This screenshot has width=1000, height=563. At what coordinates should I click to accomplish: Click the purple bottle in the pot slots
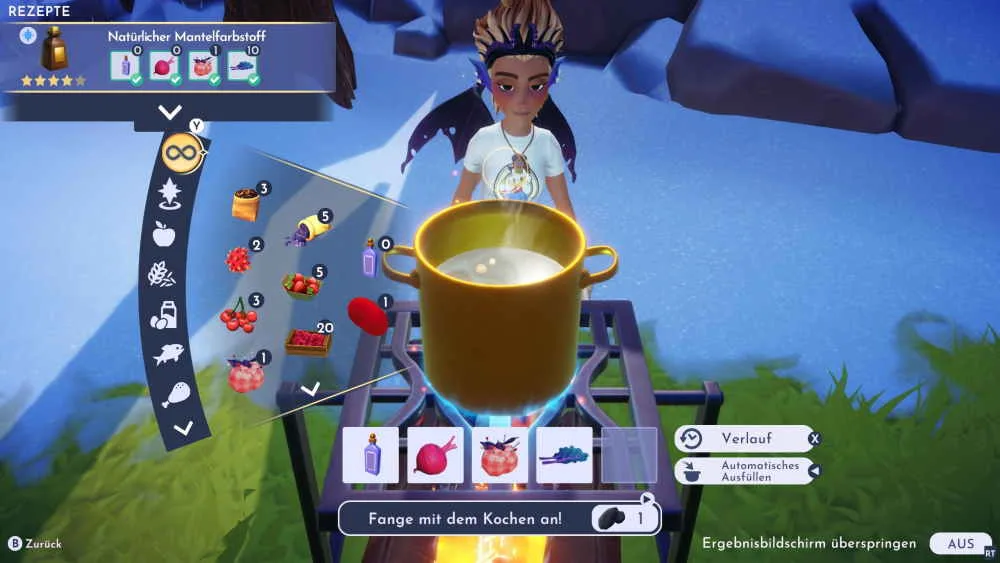[x=371, y=455]
